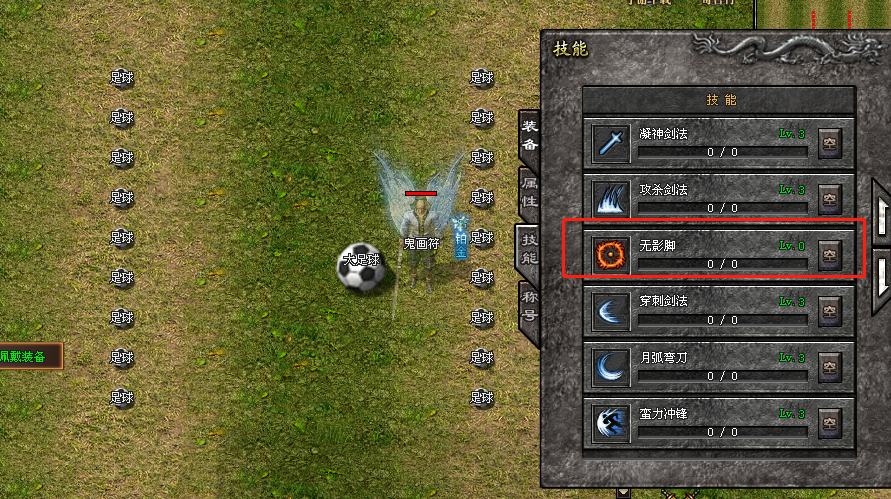Open the 佩戴装备 button
Viewport: 891px width, 499px height.
pyautogui.click(x=29, y=356)
